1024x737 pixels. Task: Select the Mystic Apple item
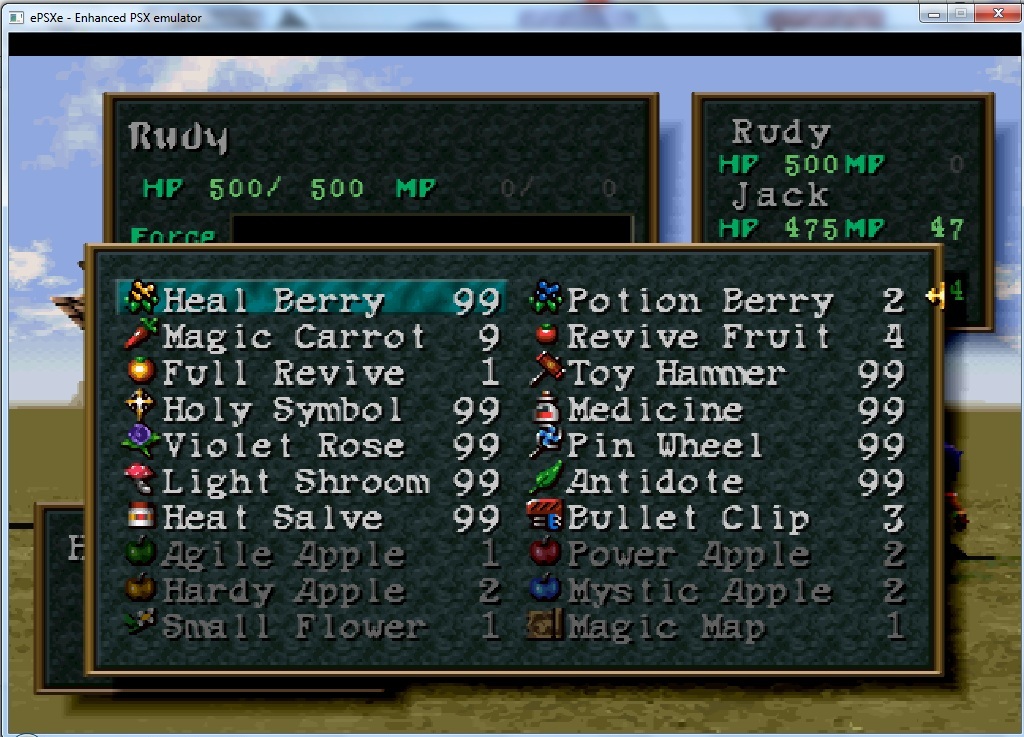698,591
